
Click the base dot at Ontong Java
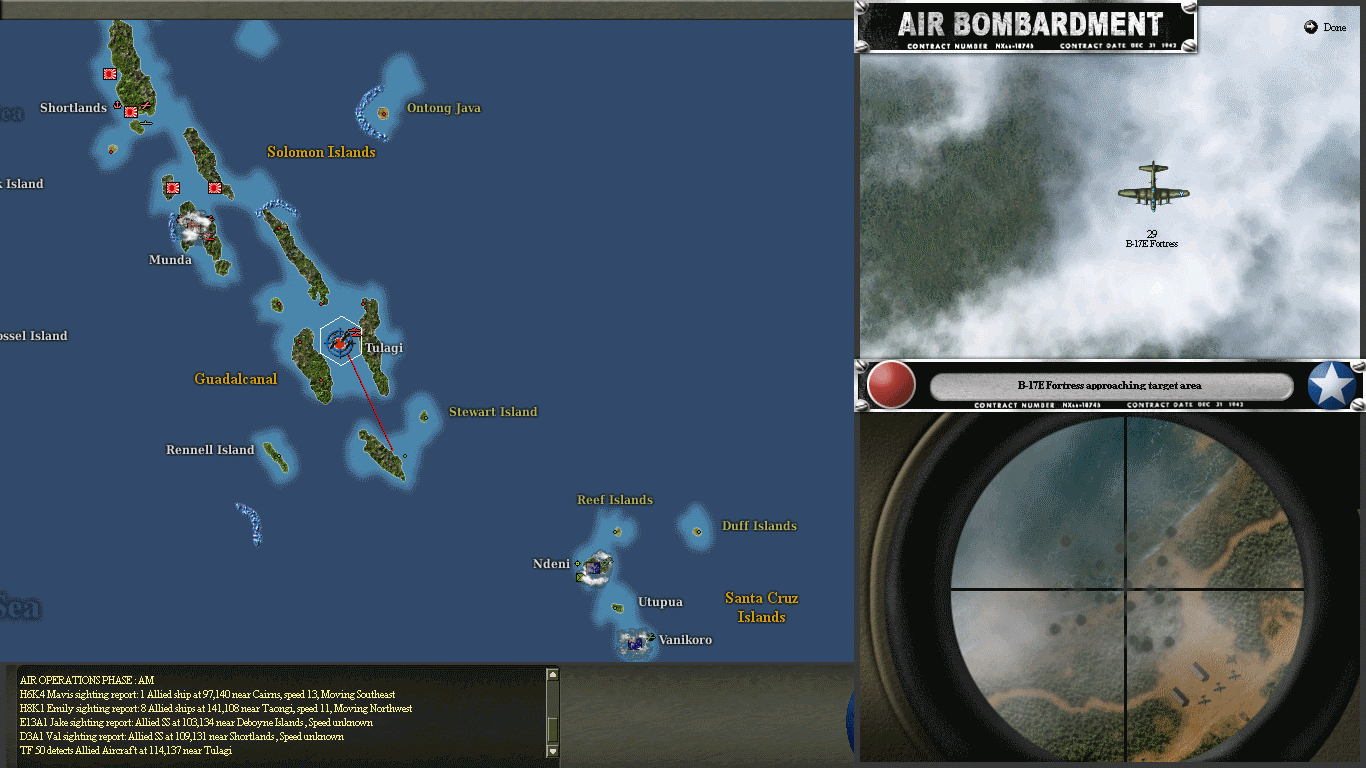383,113
